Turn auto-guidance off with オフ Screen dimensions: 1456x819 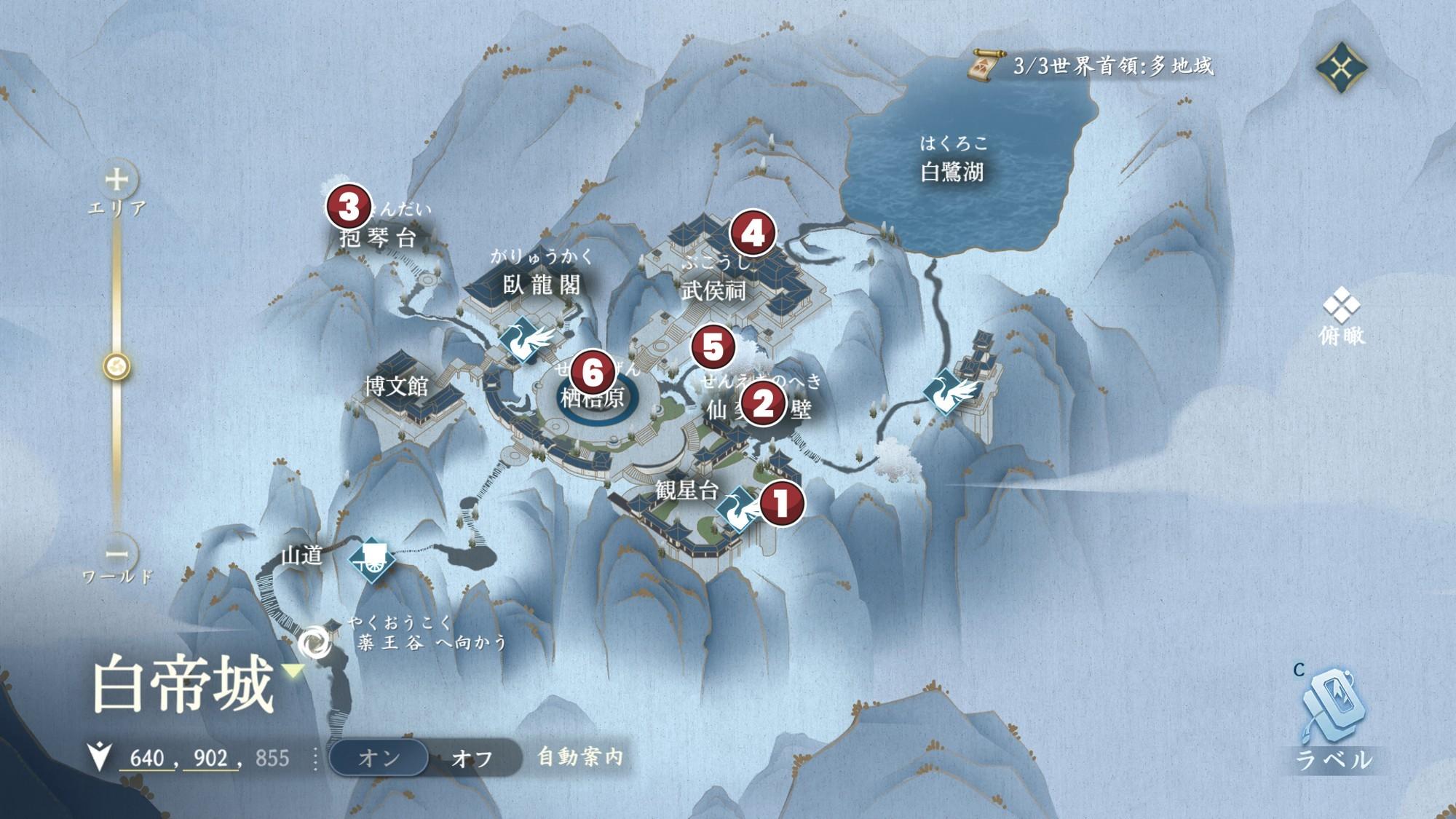pyautogui.click(x=472, y=759)
